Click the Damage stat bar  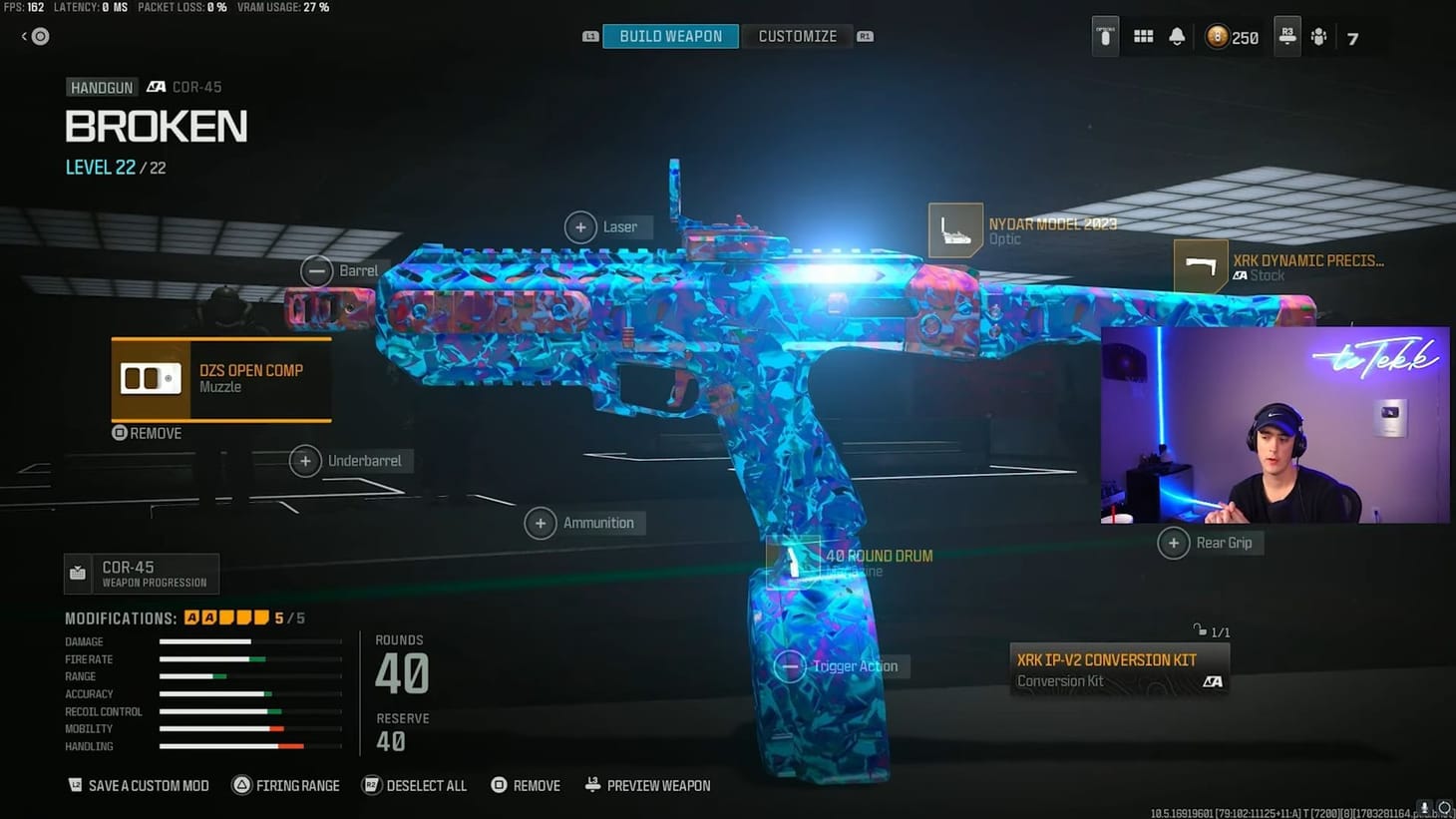coord(249,641)
